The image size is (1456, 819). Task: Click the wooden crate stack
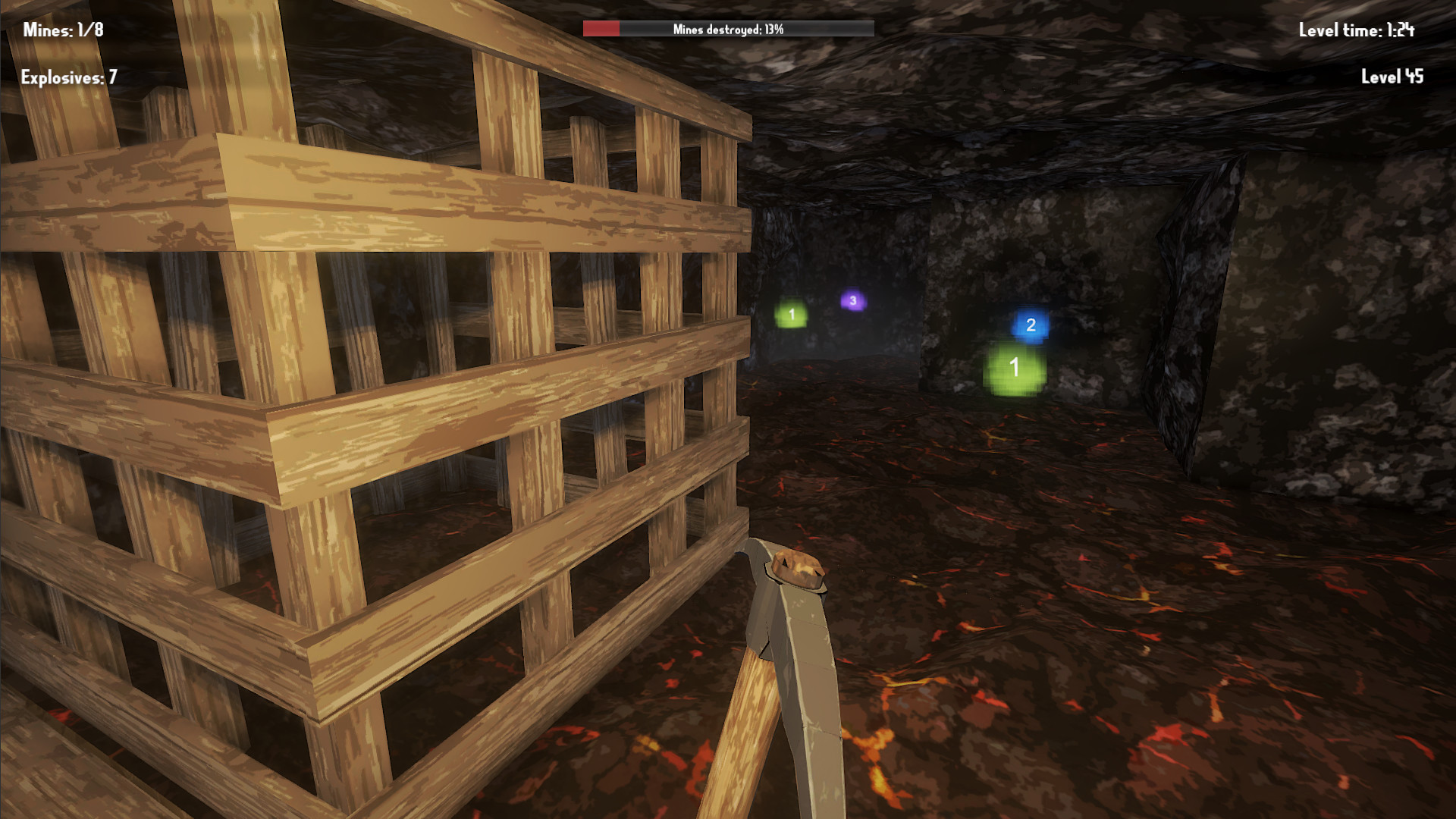(341, 417)
